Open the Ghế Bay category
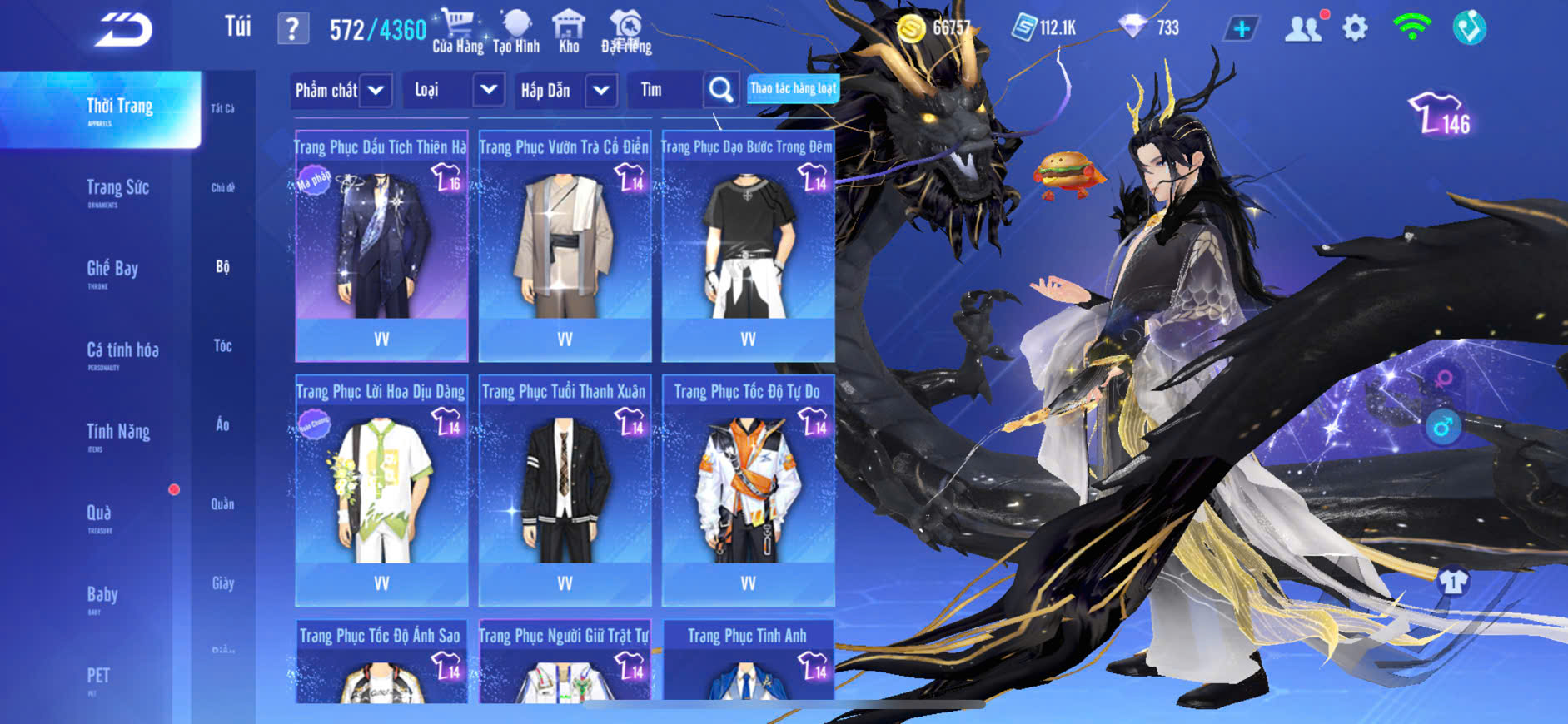Screen dimensions: 1568x724 click(112, 271)
